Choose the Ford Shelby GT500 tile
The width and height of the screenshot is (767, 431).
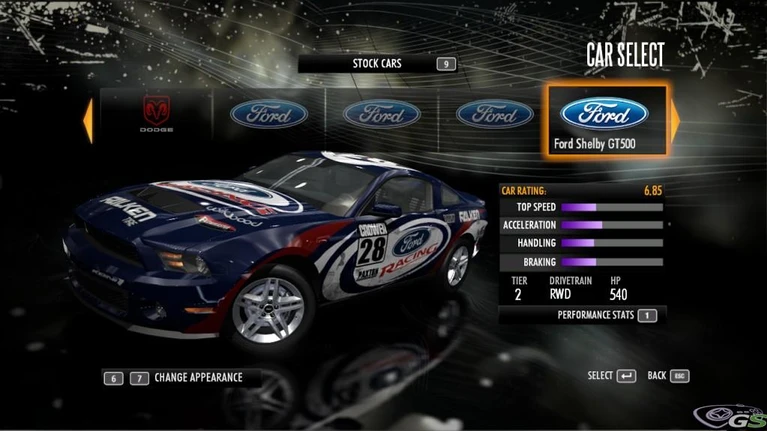click(x=605, y=121)
